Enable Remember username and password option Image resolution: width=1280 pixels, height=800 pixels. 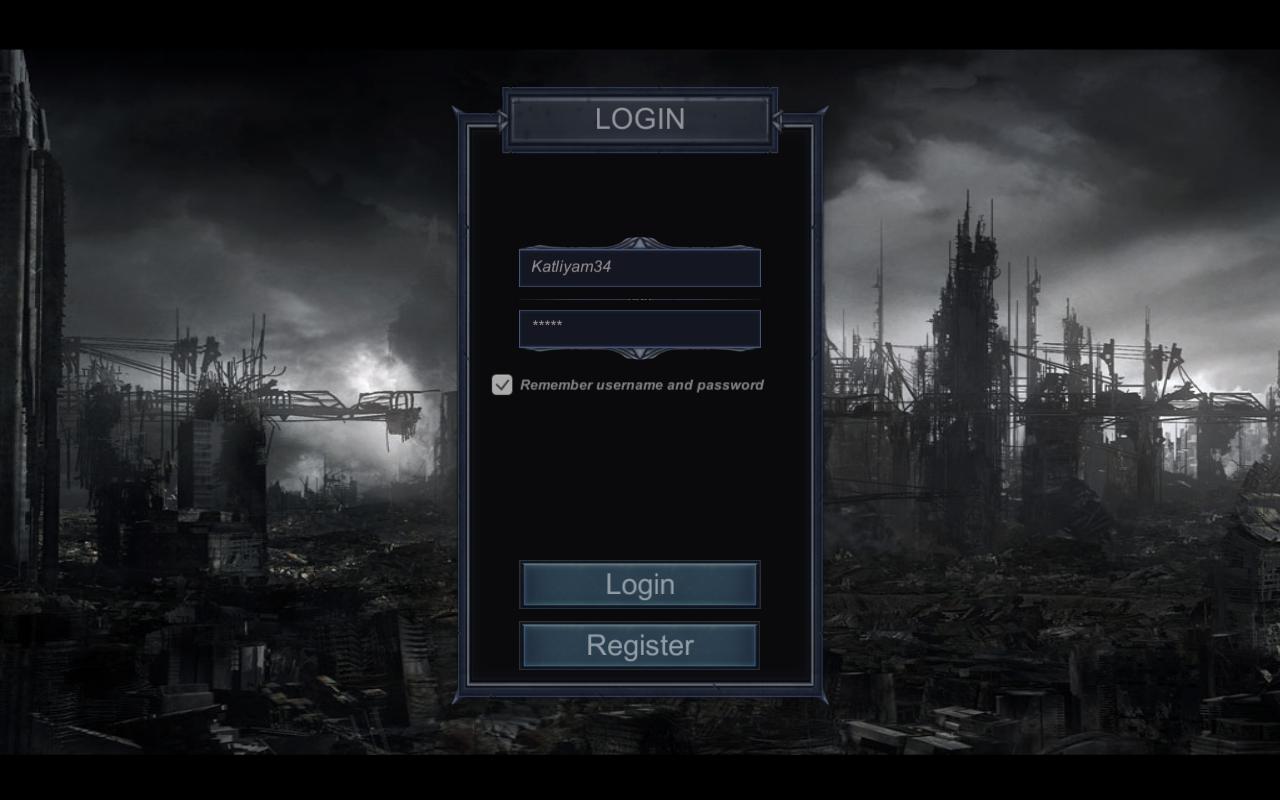coord(501,385)
